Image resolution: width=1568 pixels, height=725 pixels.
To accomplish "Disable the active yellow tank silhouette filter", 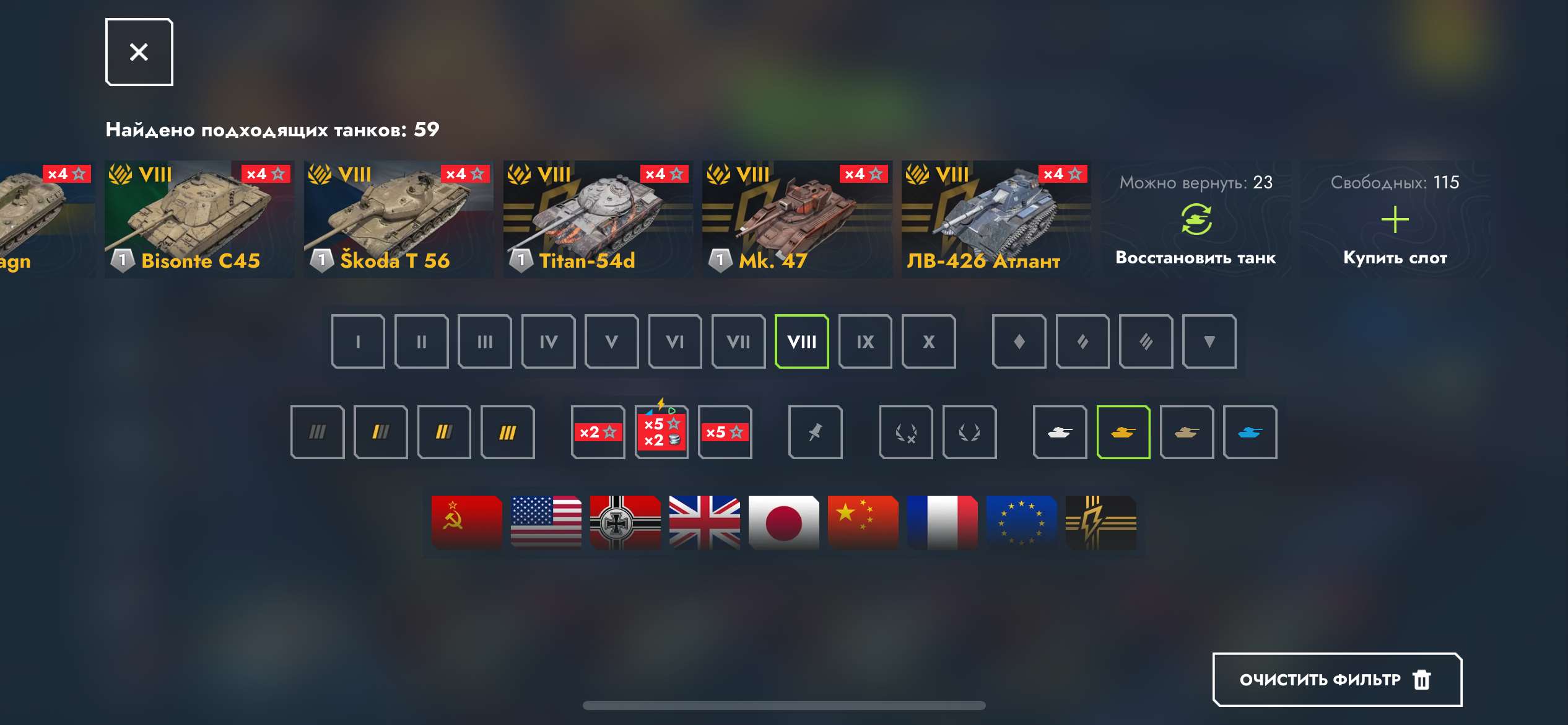I will (1123, 433).
